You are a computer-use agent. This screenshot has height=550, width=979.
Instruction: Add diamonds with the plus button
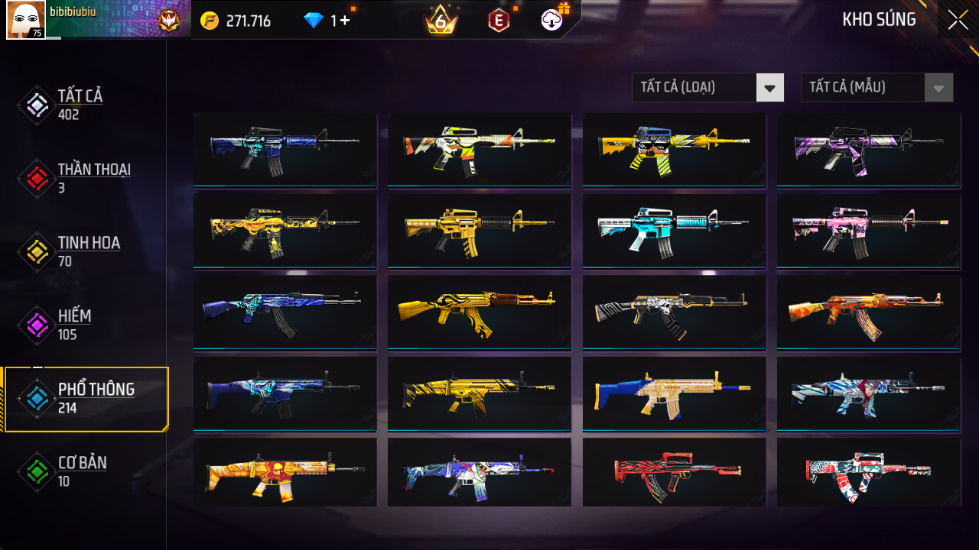345,21
